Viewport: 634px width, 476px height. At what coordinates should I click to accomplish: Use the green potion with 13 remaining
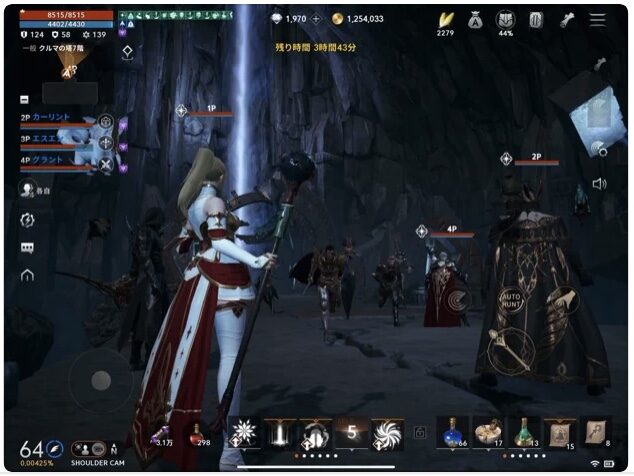click(x=524, y=431)
